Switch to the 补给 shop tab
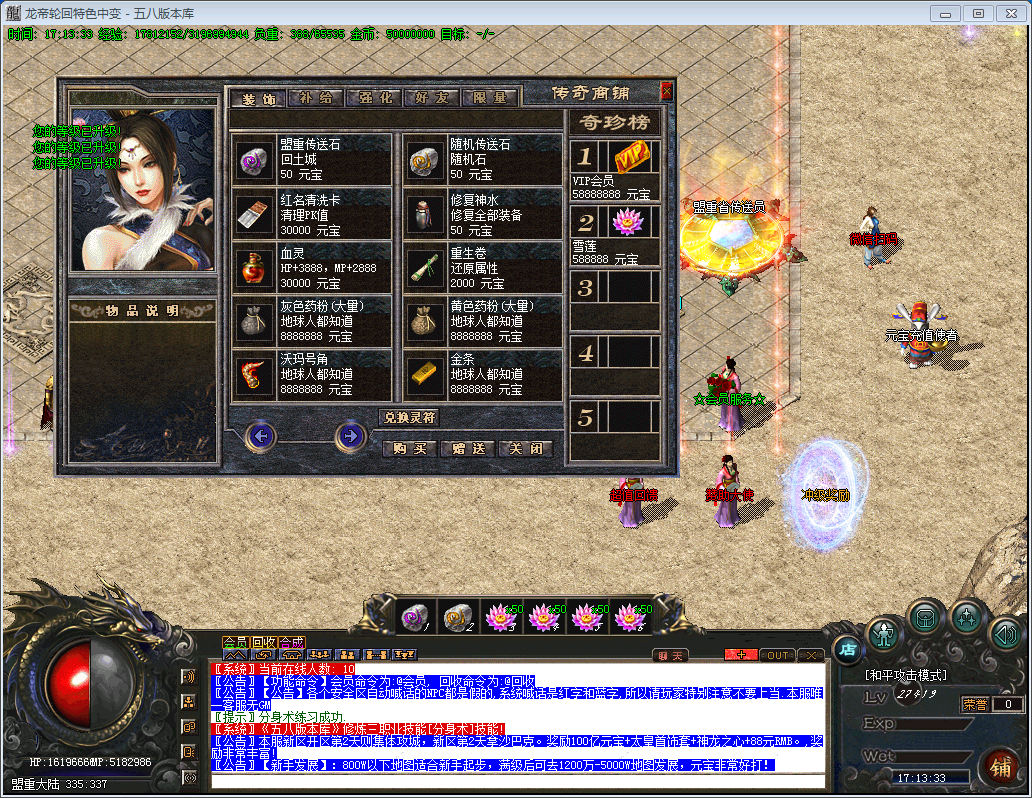The height and width of the screenshot is (798, 1032). pos(316,98)
